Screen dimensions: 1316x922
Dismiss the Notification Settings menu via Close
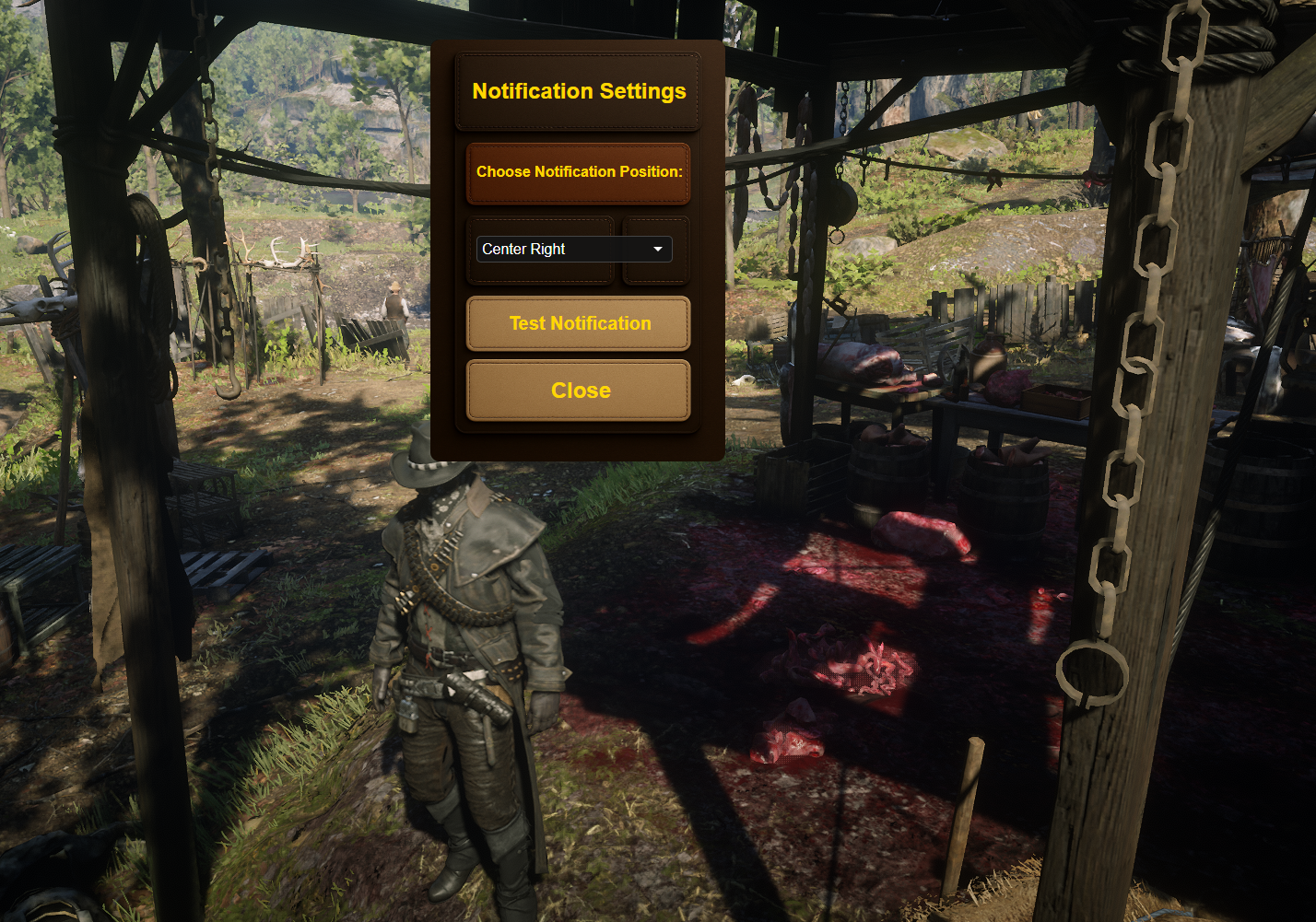coord(578,390)
